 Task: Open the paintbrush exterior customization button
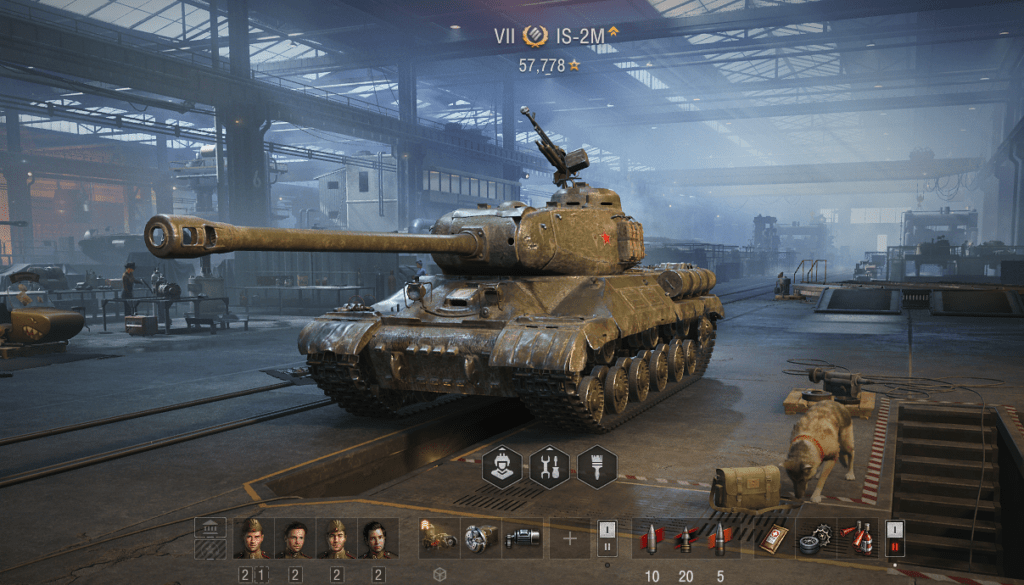tap(596, 466)
